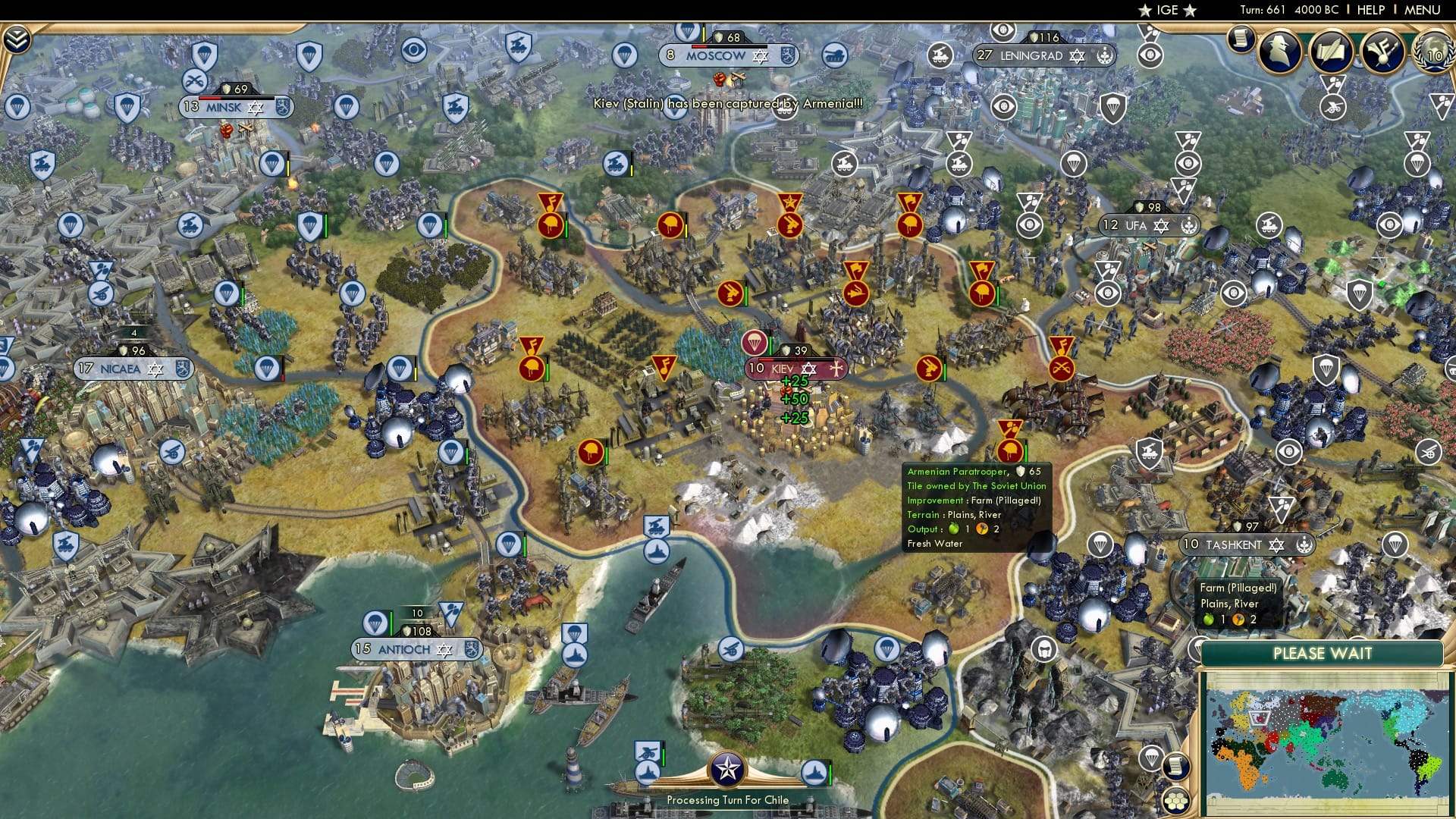Click HELP in the top bar
Viewport: 1456px width, 819px height.
(1370, 10)
